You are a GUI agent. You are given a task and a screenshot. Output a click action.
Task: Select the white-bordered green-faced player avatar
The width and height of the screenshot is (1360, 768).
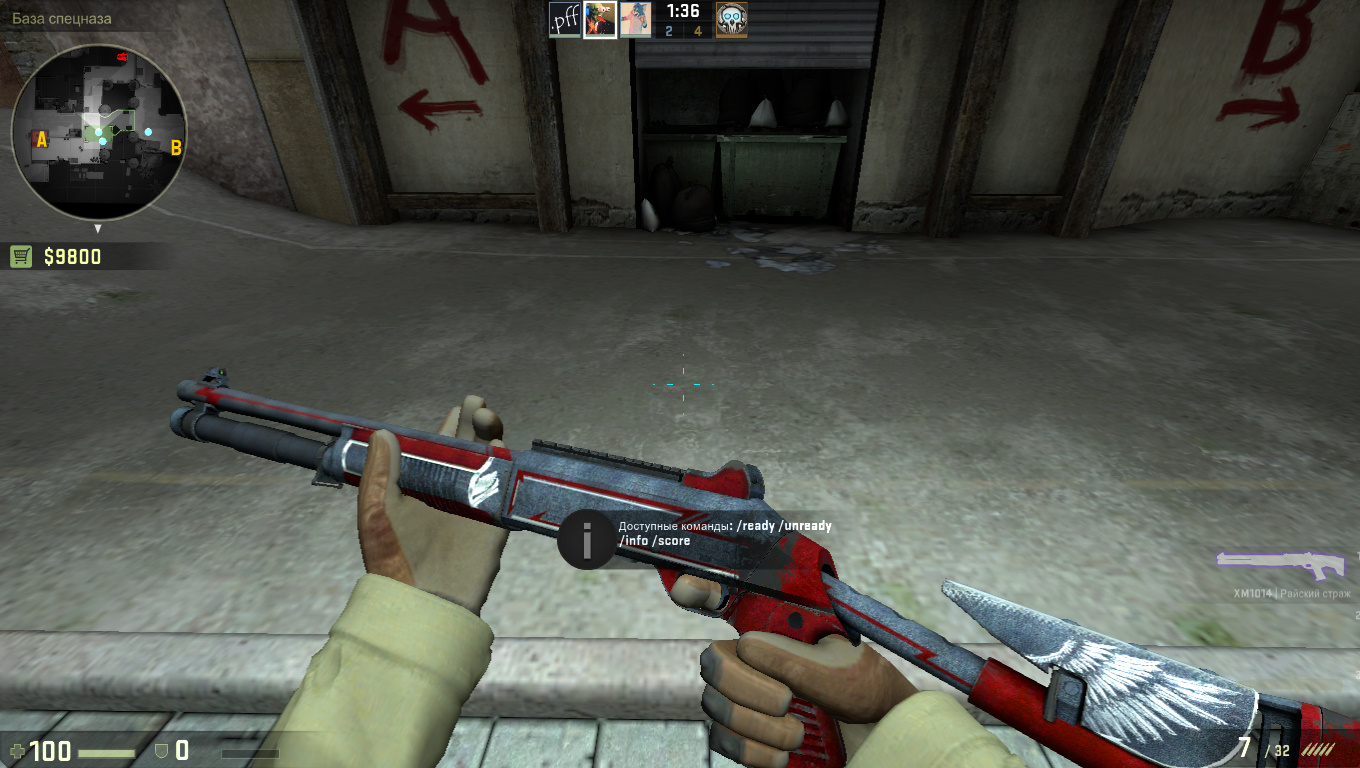click(600, 20)
